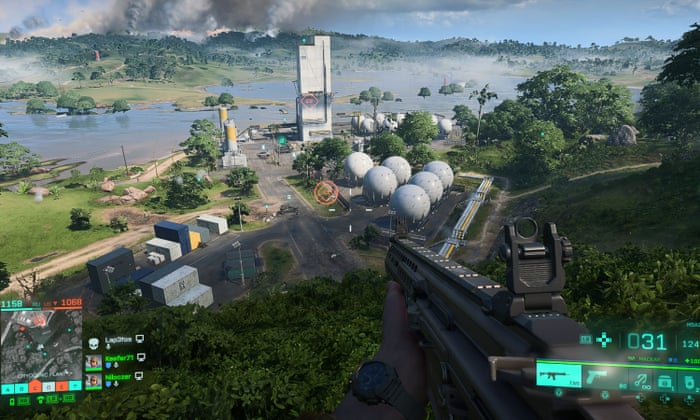Viewport: 700px width, 420px height.
Task: Select the grenade slot
Action: tap(690, 380)
